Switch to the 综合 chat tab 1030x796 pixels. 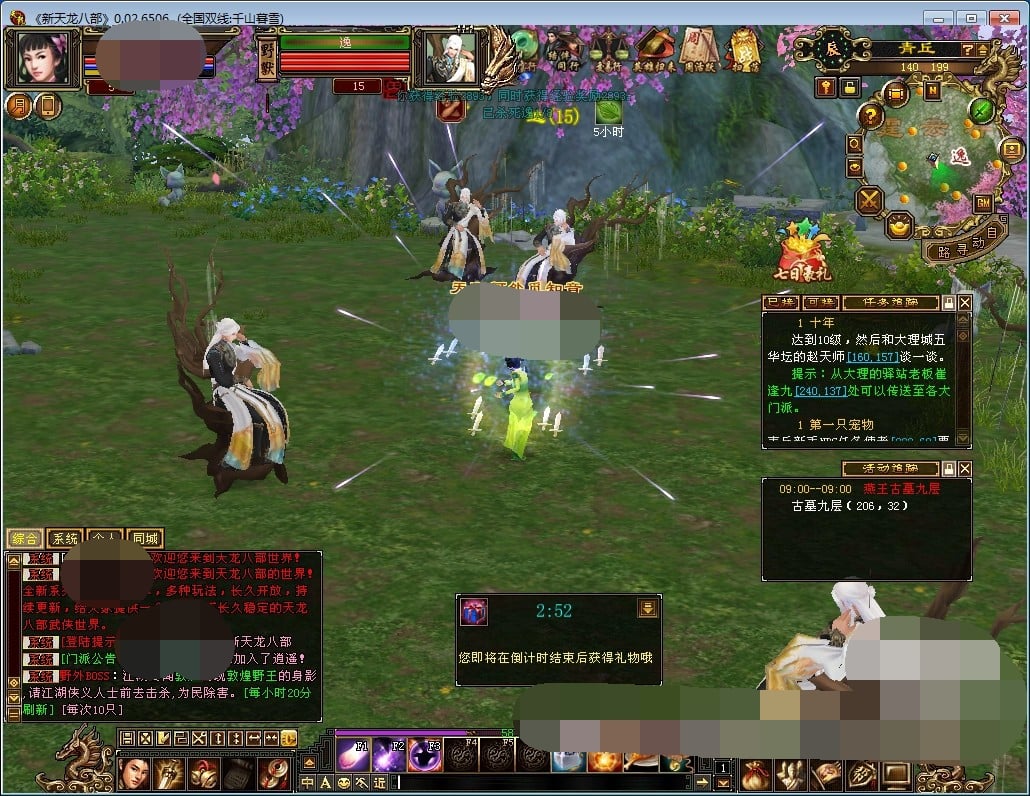pos(24,538)
